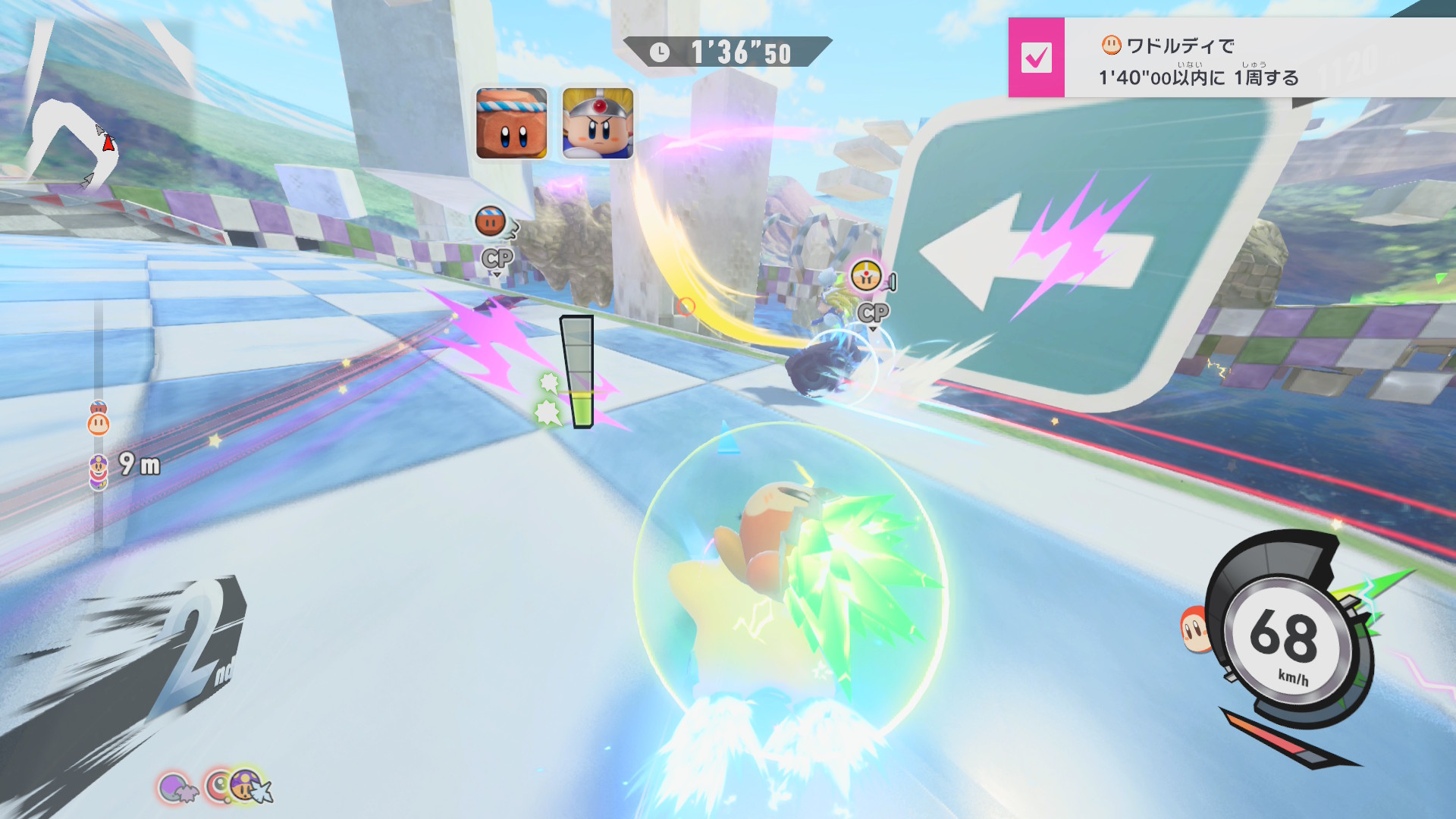Click the Waddle Dee marker on progress track
The height and width of the screenshot is (819, 1456).
(x=99, y=423)
